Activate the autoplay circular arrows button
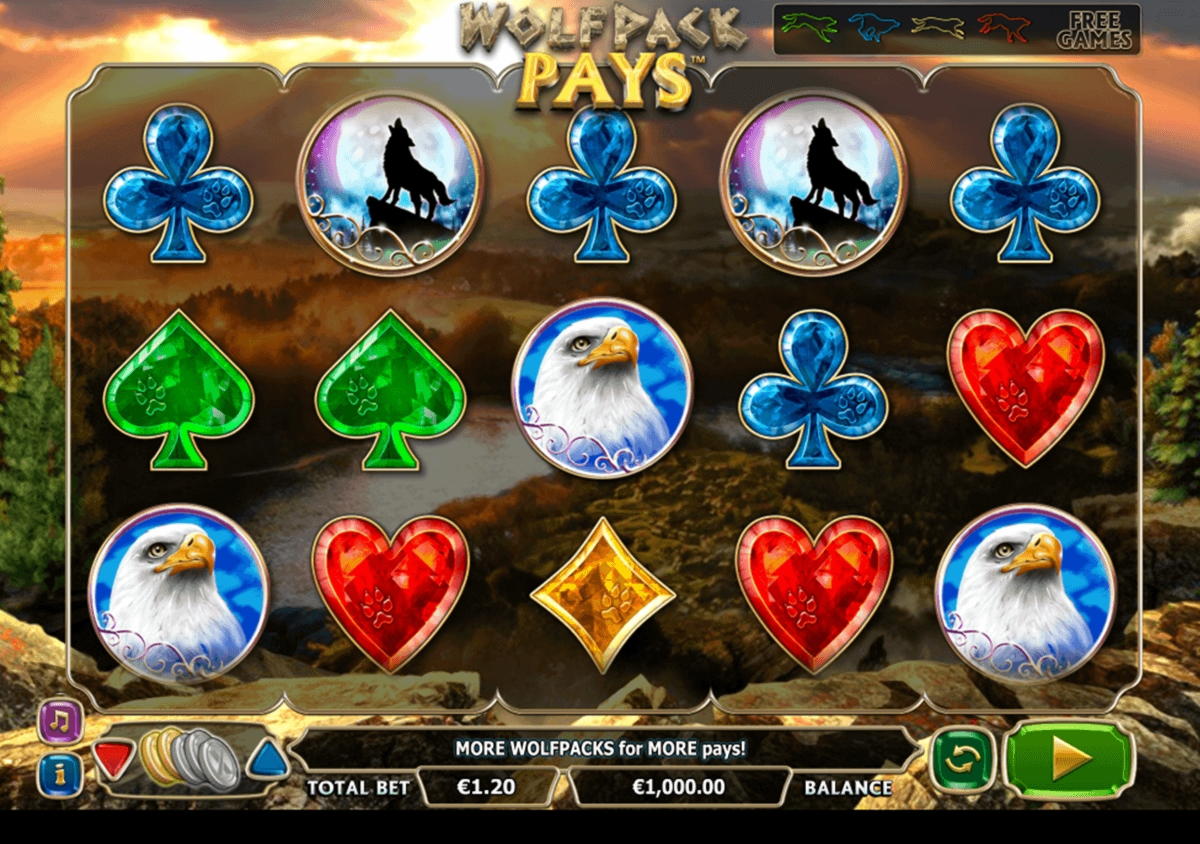Screen dimensions: 1200x844 coord(963,760)
